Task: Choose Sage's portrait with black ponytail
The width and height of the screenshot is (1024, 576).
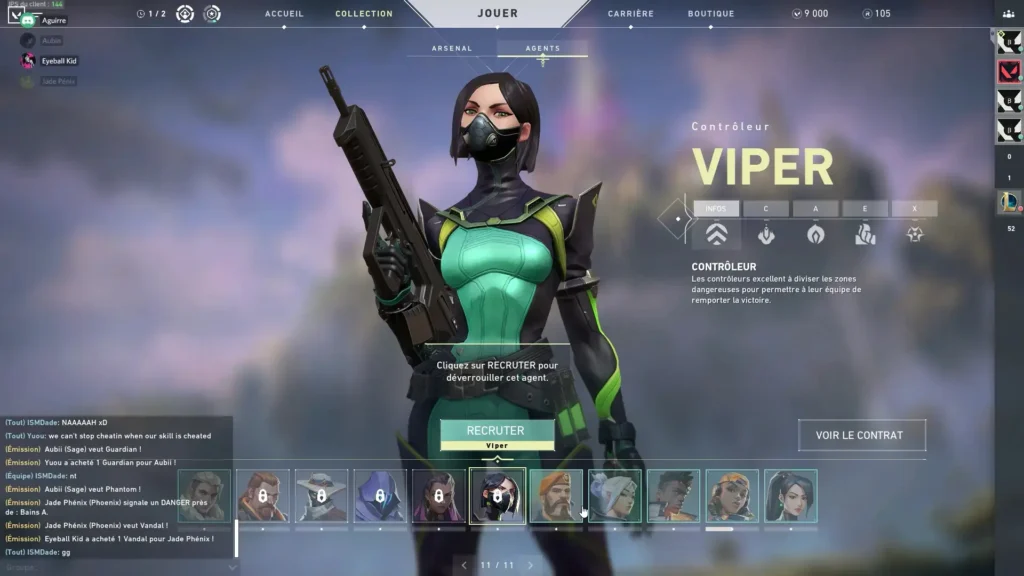Action: click(791, 496)
